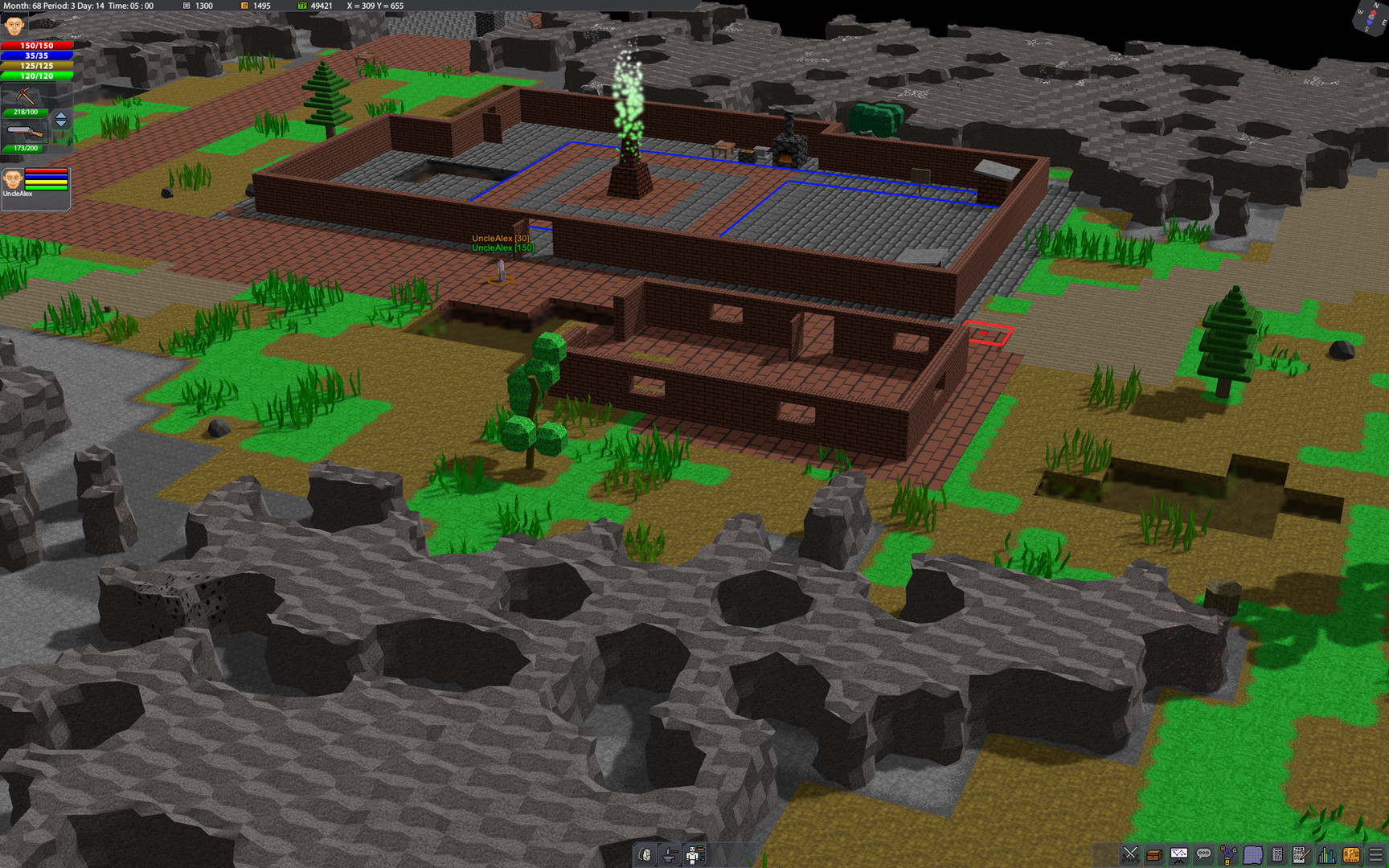Select the equipped shotgun slot
The width and height of the screenshot is (1389, 868).
pyautogui.click(x=26, y=133)
